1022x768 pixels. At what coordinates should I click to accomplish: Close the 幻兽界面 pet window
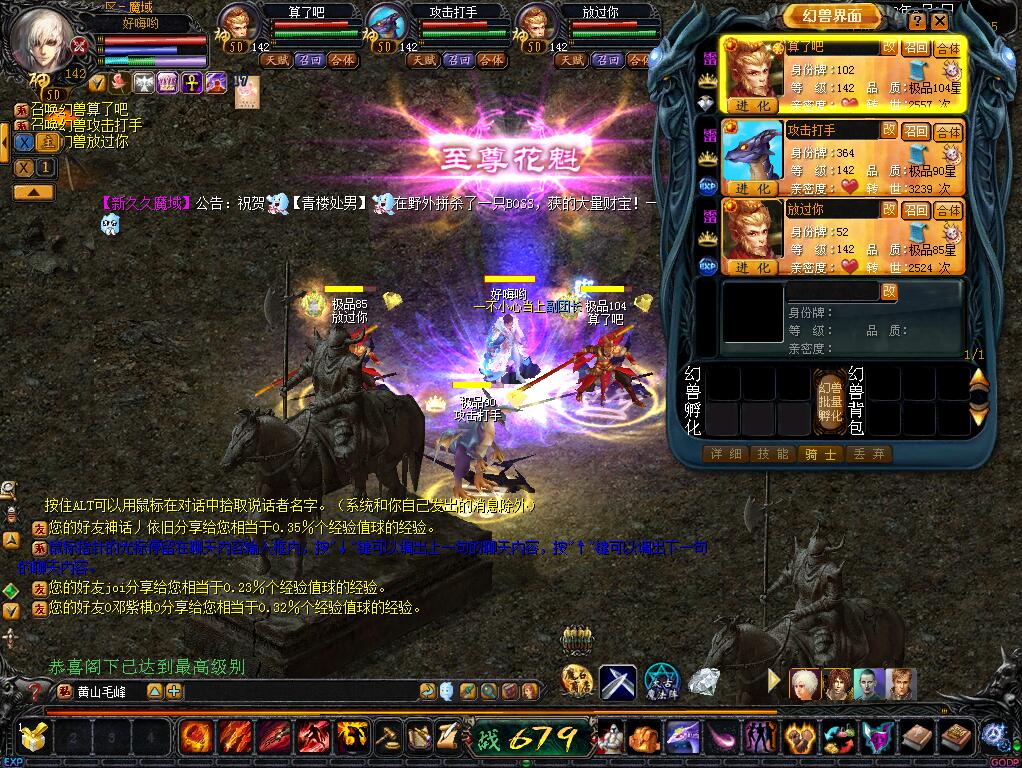(939, 20)
